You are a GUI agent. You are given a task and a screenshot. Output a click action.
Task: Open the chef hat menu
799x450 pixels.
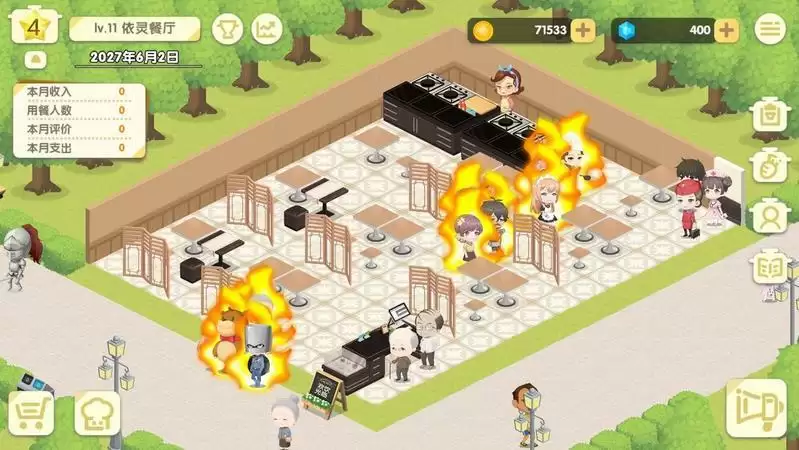coord(97,412)
